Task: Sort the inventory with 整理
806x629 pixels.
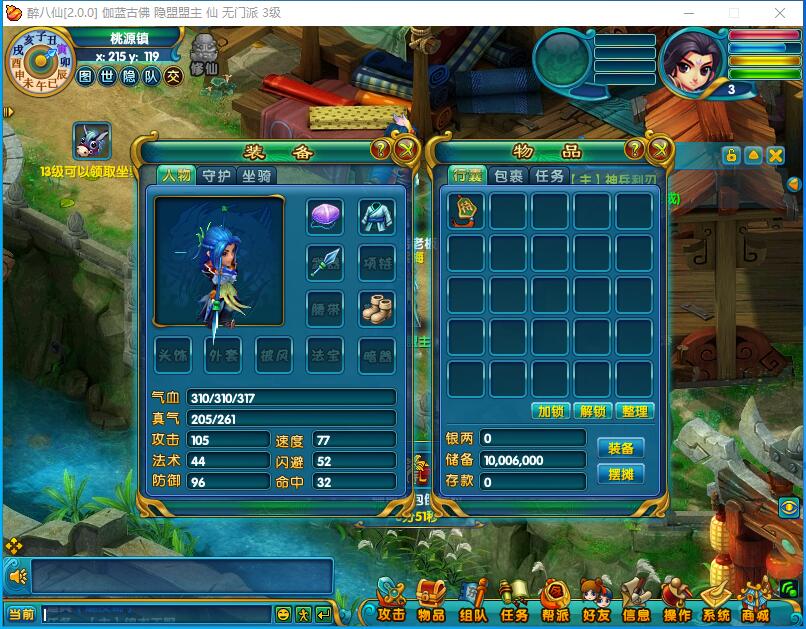Action: (634, 411)
